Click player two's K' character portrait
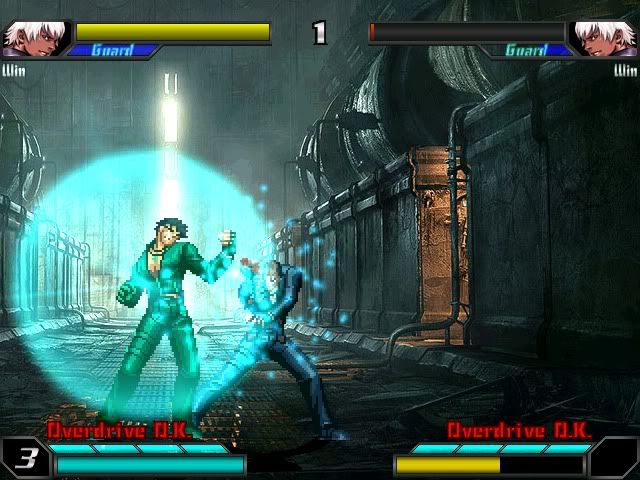 click(604, 38)
